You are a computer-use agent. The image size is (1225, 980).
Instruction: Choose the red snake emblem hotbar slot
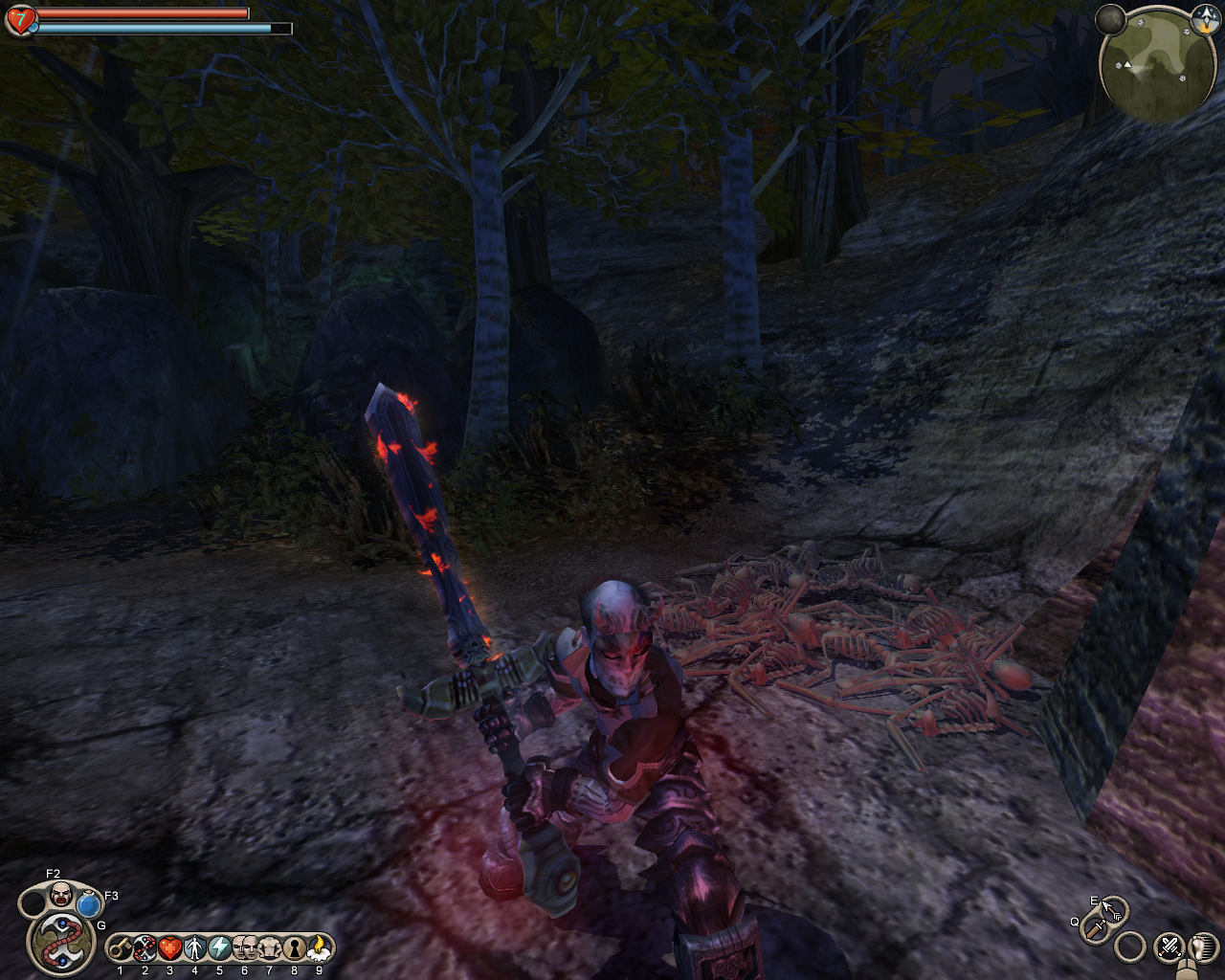click(x=145, y=948)
